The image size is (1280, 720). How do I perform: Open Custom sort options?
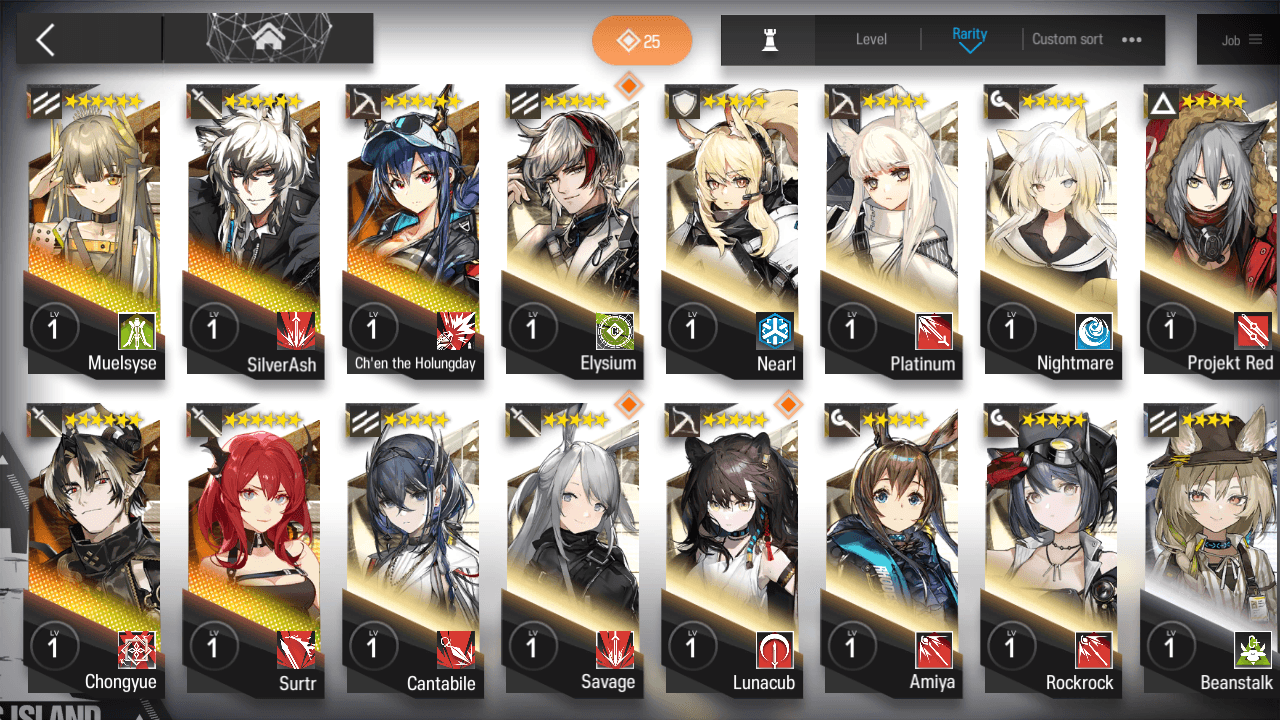point(1086,40)
